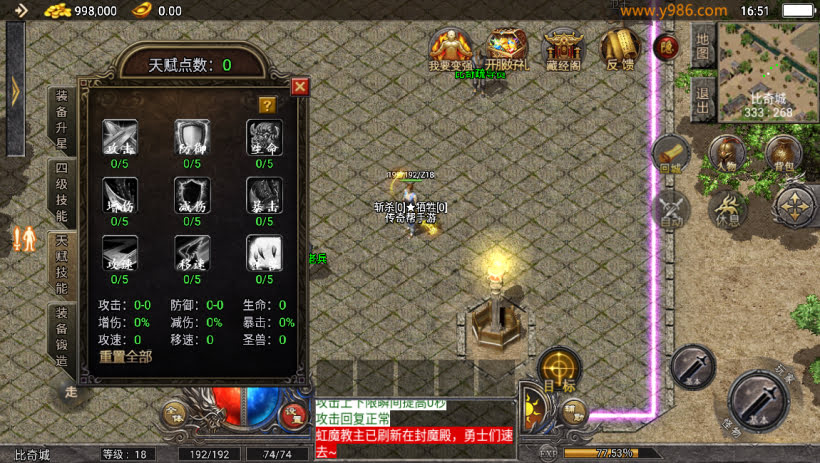This screenshot has height=463, width=820.
Task: Open the 背包 bag icon
Action: (x=783, y=154)
